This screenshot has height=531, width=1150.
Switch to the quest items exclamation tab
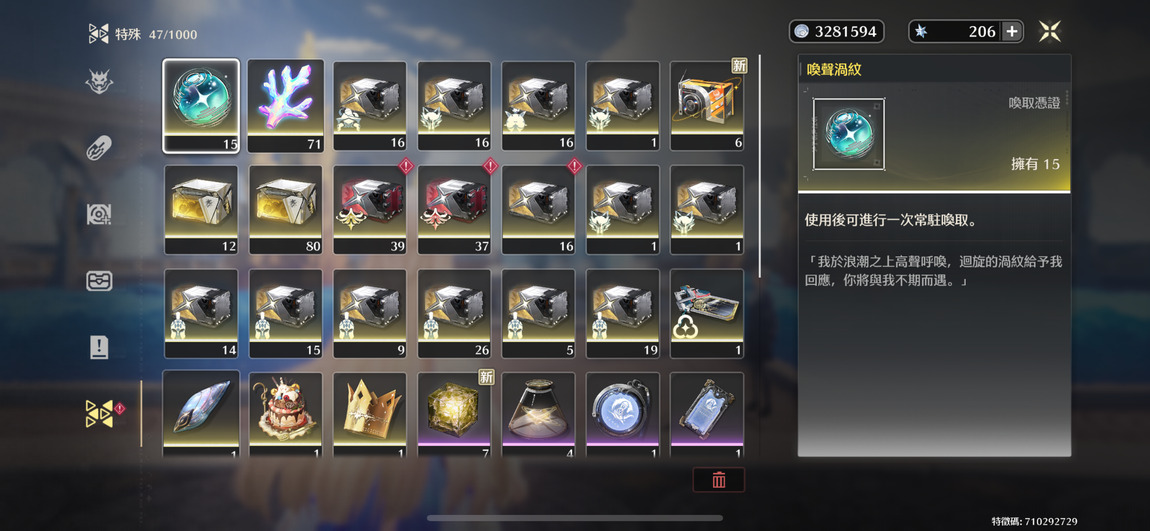point(99,347)
